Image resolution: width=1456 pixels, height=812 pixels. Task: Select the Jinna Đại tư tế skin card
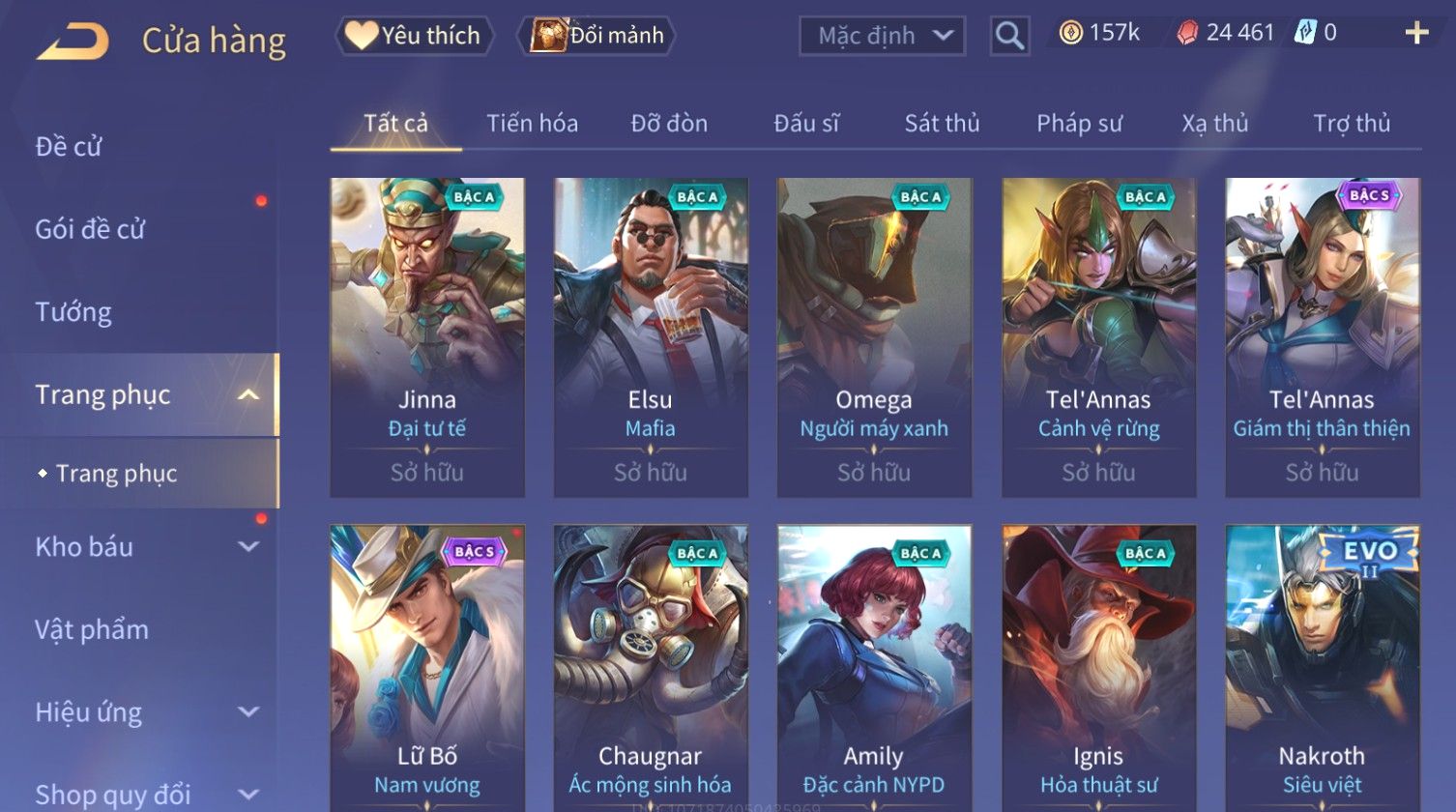click(x=427, y=336)
